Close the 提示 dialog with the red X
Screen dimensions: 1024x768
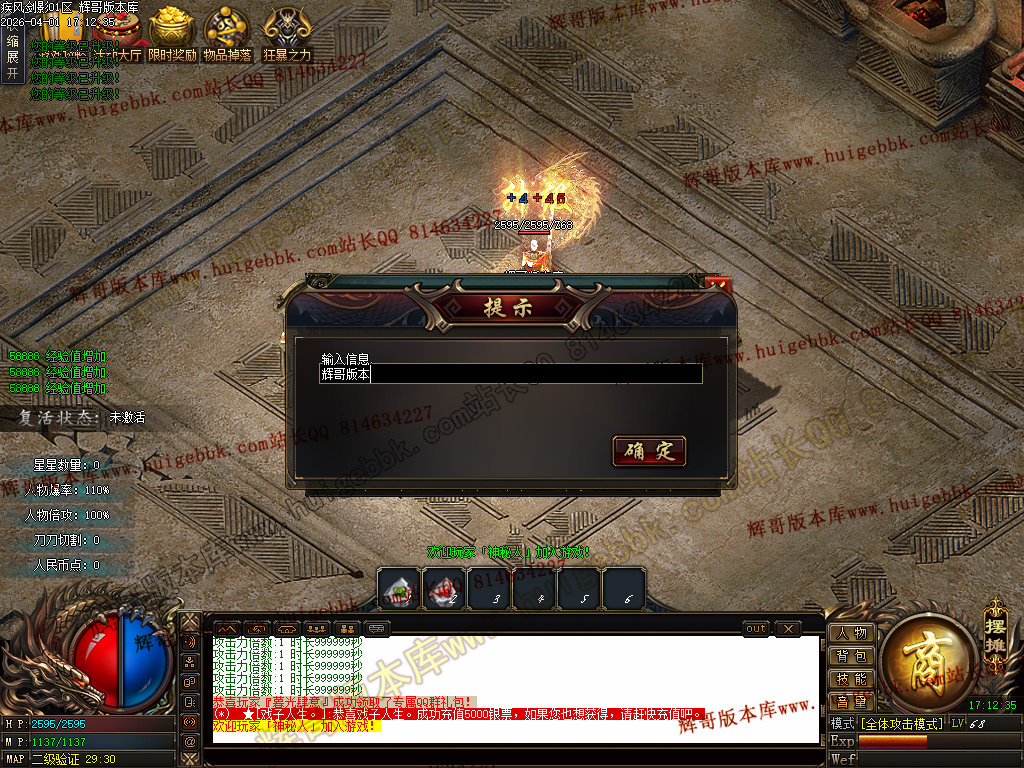(718, 285)
